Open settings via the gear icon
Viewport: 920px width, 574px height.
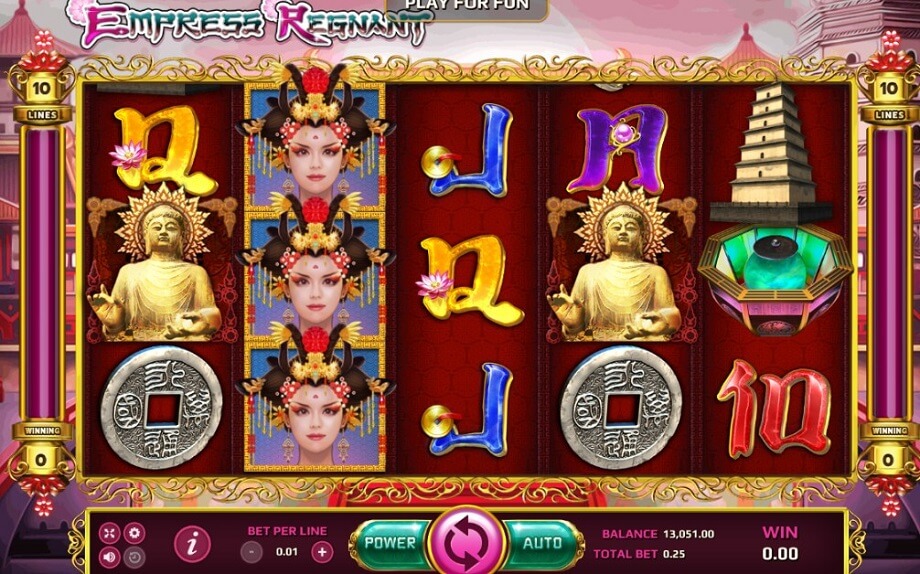click(133, 533)
